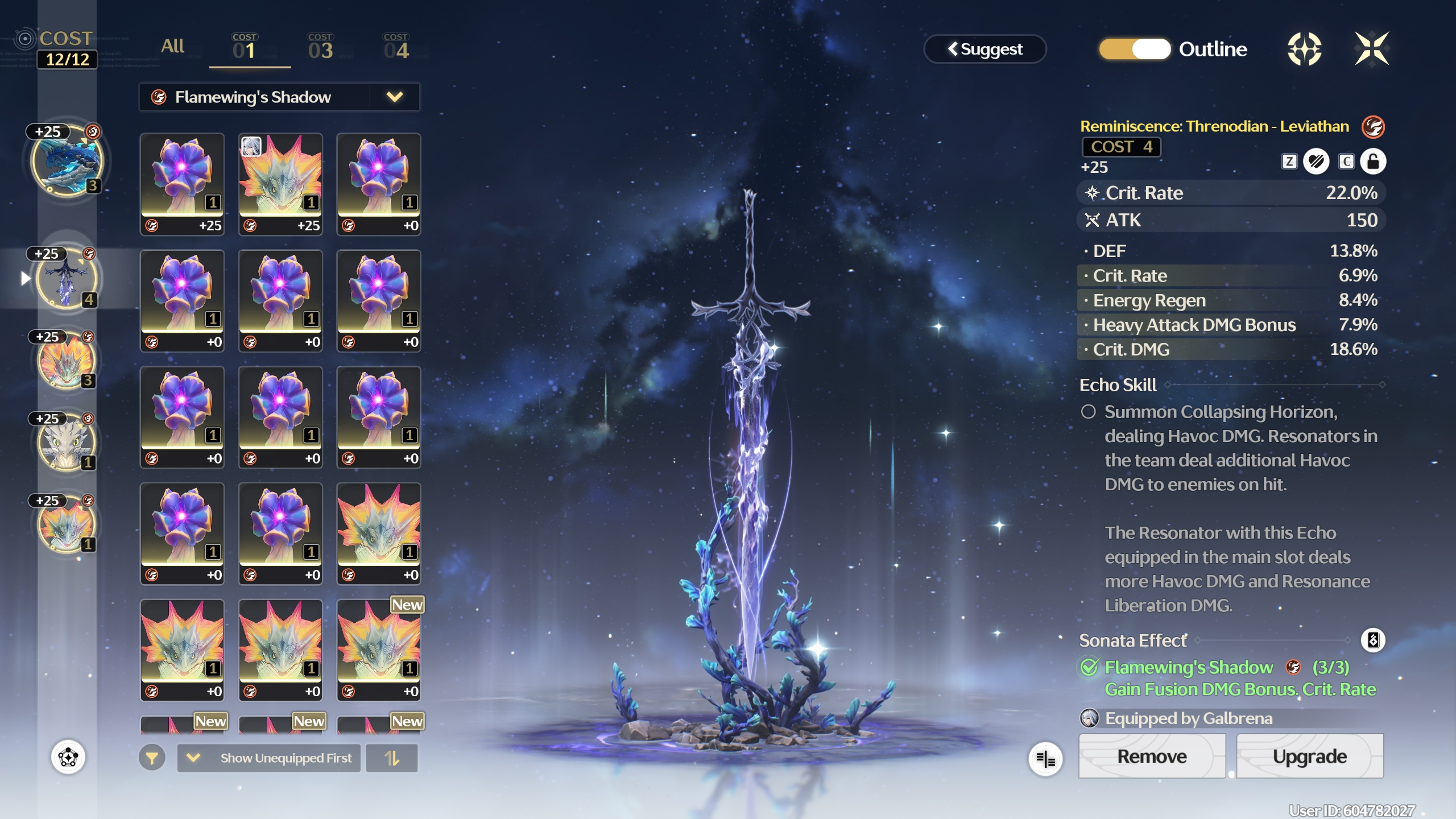Mark the echo as discarded with the slash icon
This screenshot has height=819, width=1456.
pos(1316,162)
